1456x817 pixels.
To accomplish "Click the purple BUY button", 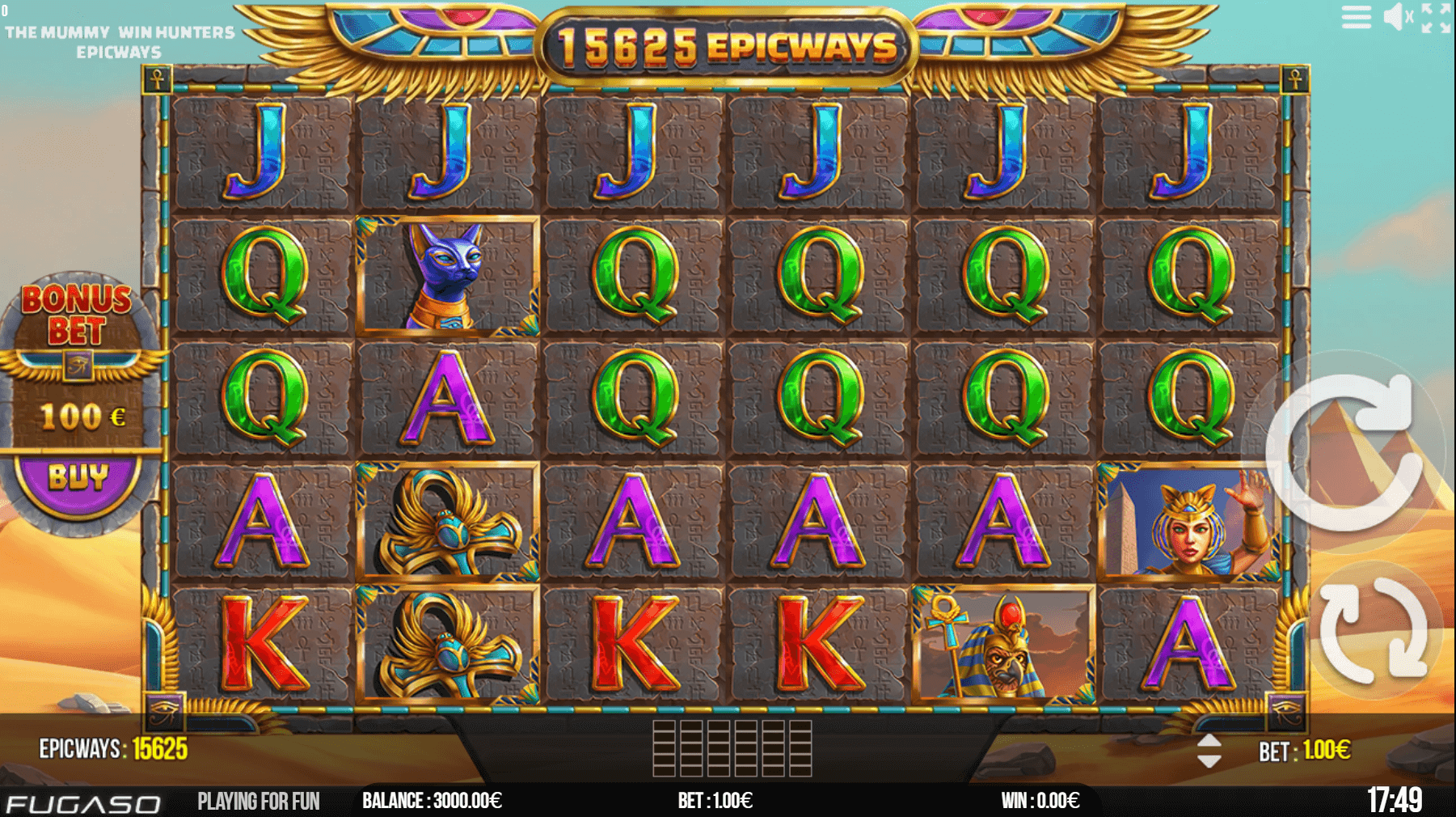I will pyautogui.click(x=77, y=476).
